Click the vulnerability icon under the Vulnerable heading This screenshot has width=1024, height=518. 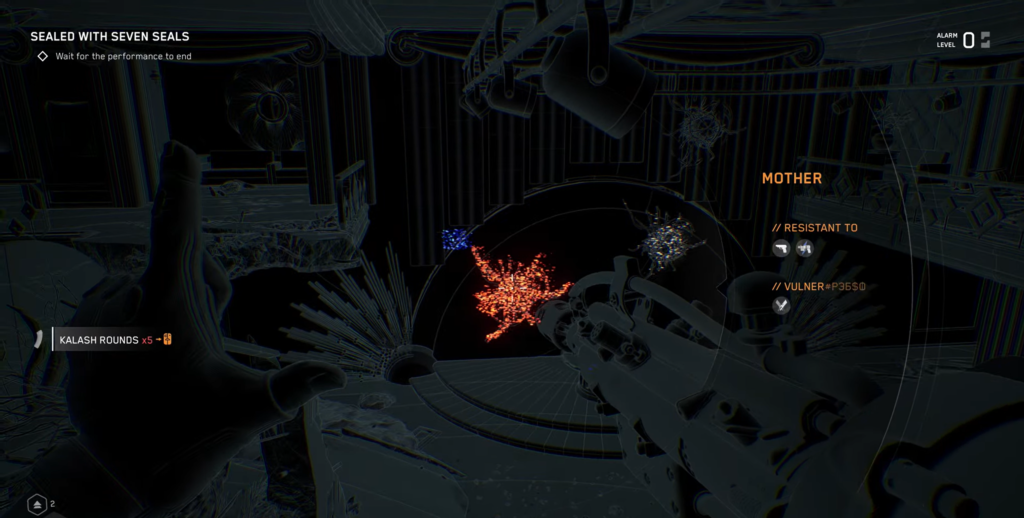(781, 306)
